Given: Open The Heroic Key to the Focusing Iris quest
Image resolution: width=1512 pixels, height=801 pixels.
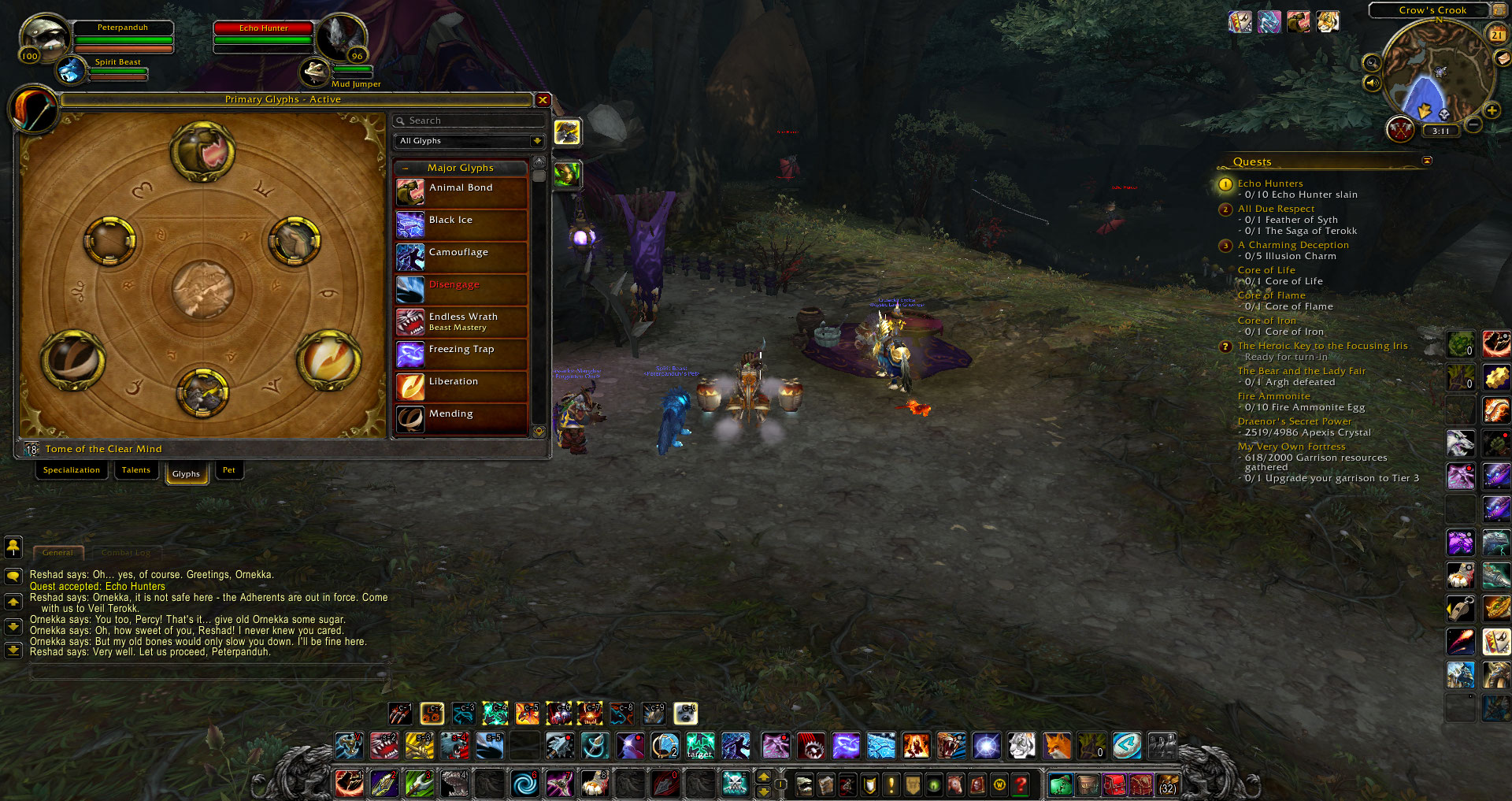Looking at the screenshot, I should pyautogui.click(x=1321, y=346).
